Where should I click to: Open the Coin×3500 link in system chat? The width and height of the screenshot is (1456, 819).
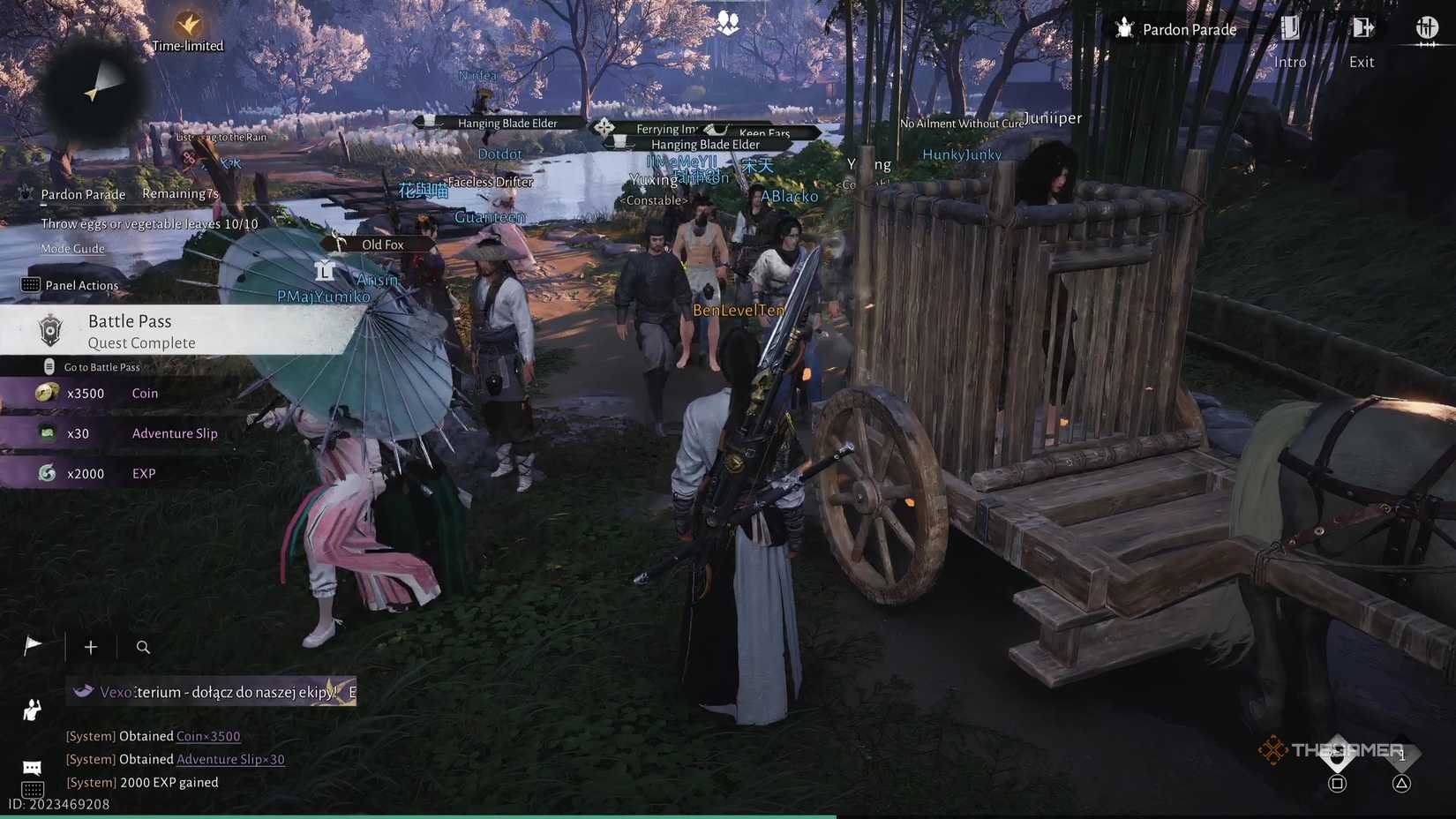coord(209,735)
